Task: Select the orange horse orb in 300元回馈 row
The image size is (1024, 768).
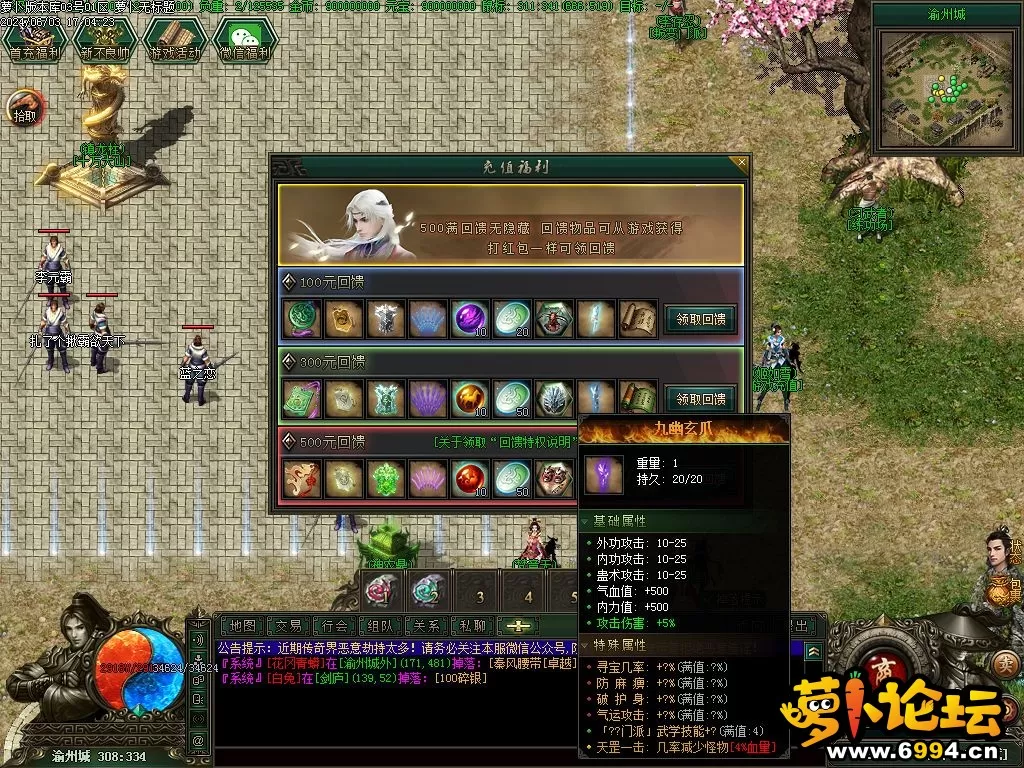Action: pos(469,398)
